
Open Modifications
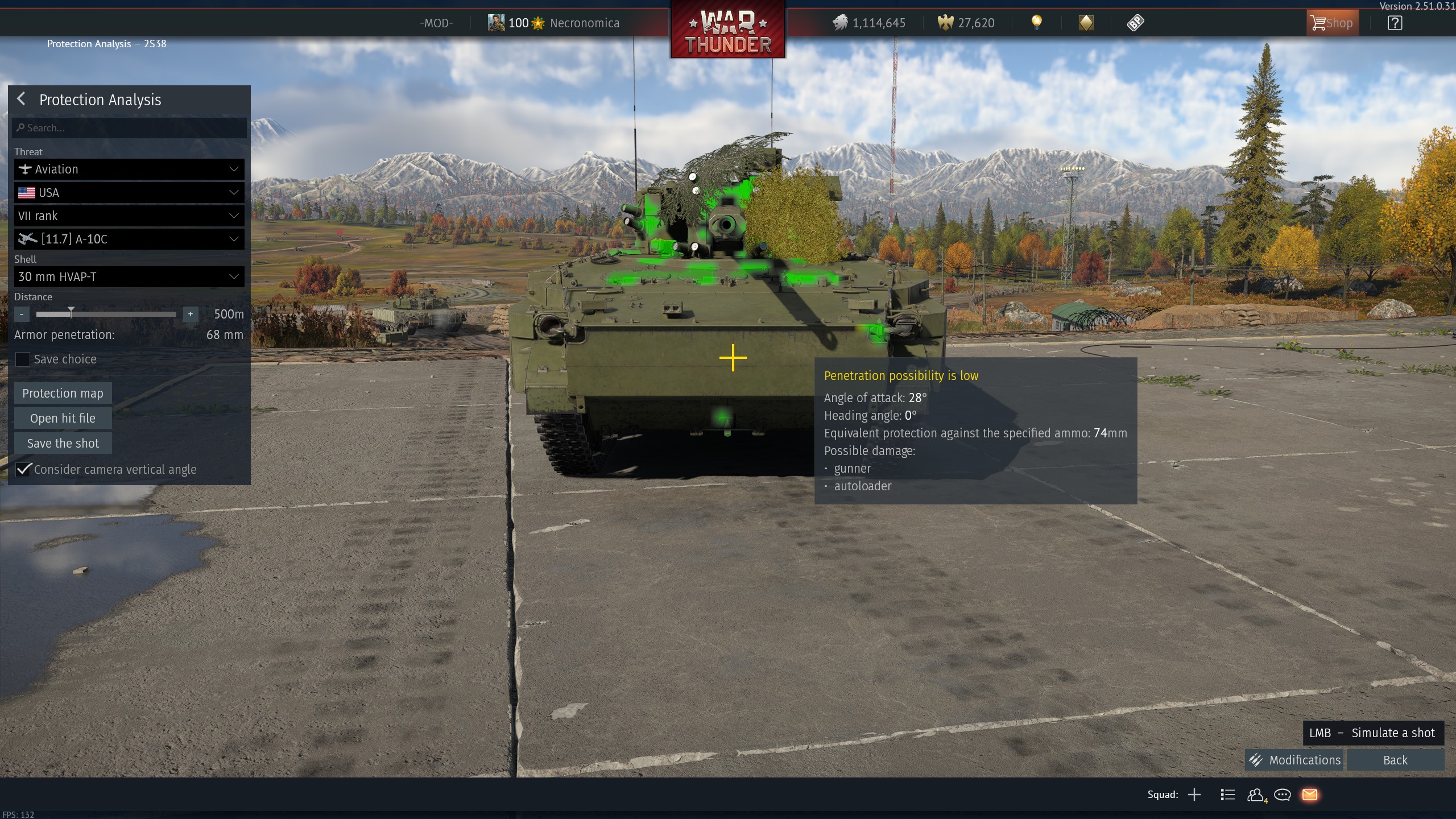tap(1294, 760)
